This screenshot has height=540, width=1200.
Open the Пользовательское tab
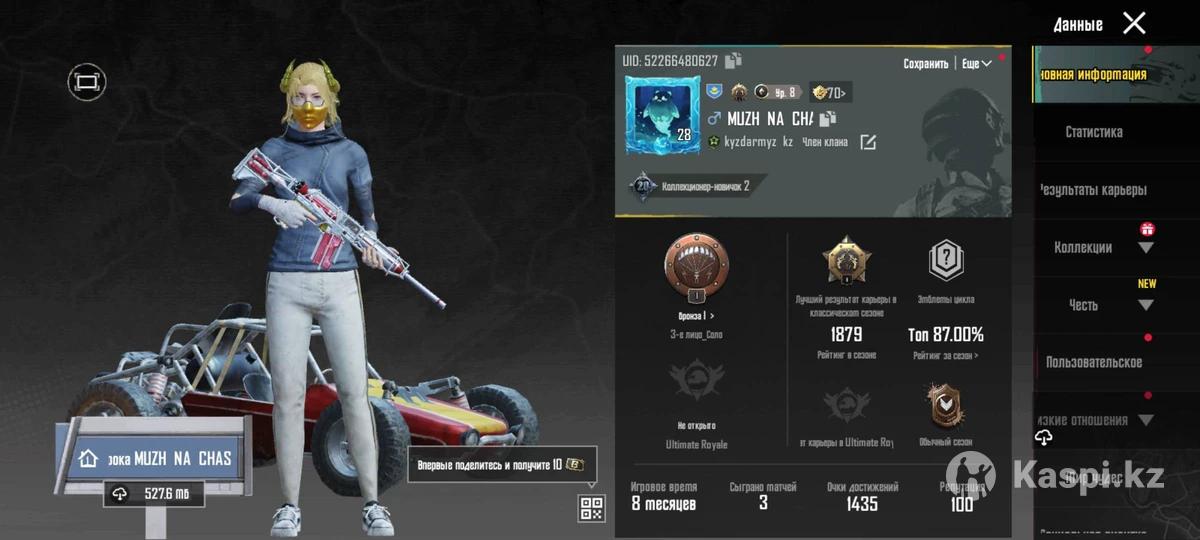coord(1094,362)
